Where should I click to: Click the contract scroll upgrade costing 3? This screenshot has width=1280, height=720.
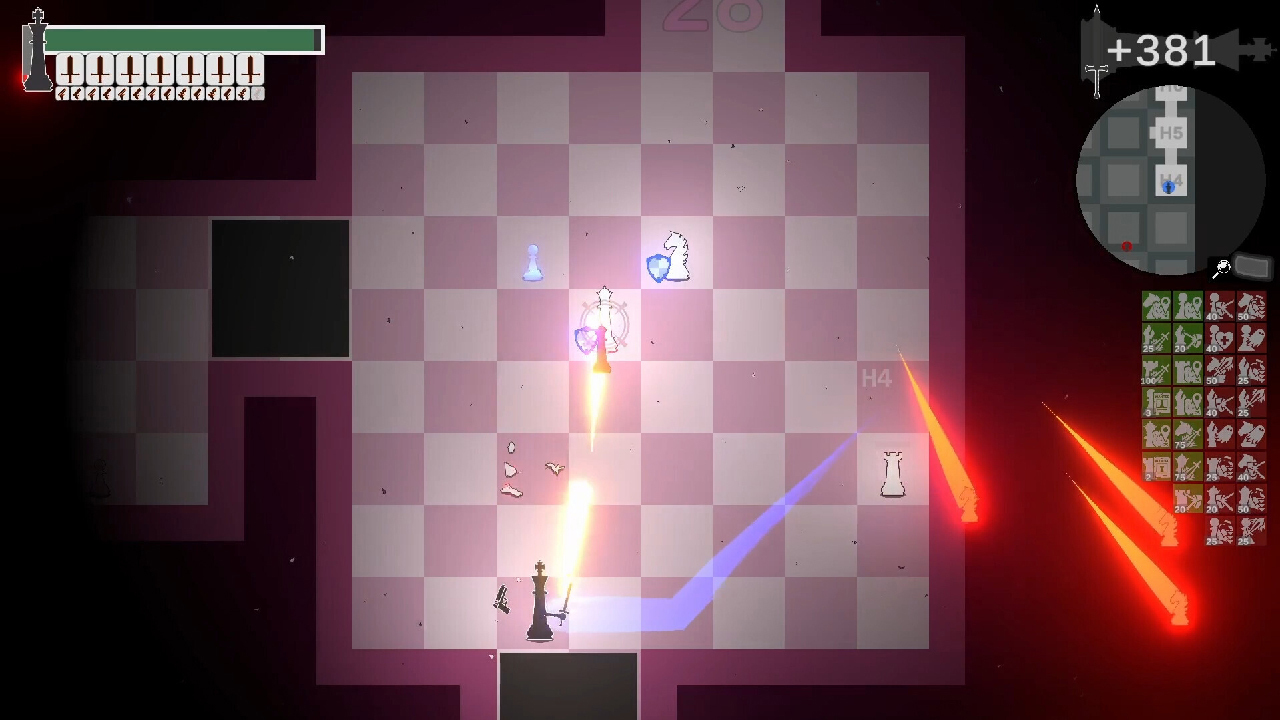pyautogui.click(x=1155, y=402)
